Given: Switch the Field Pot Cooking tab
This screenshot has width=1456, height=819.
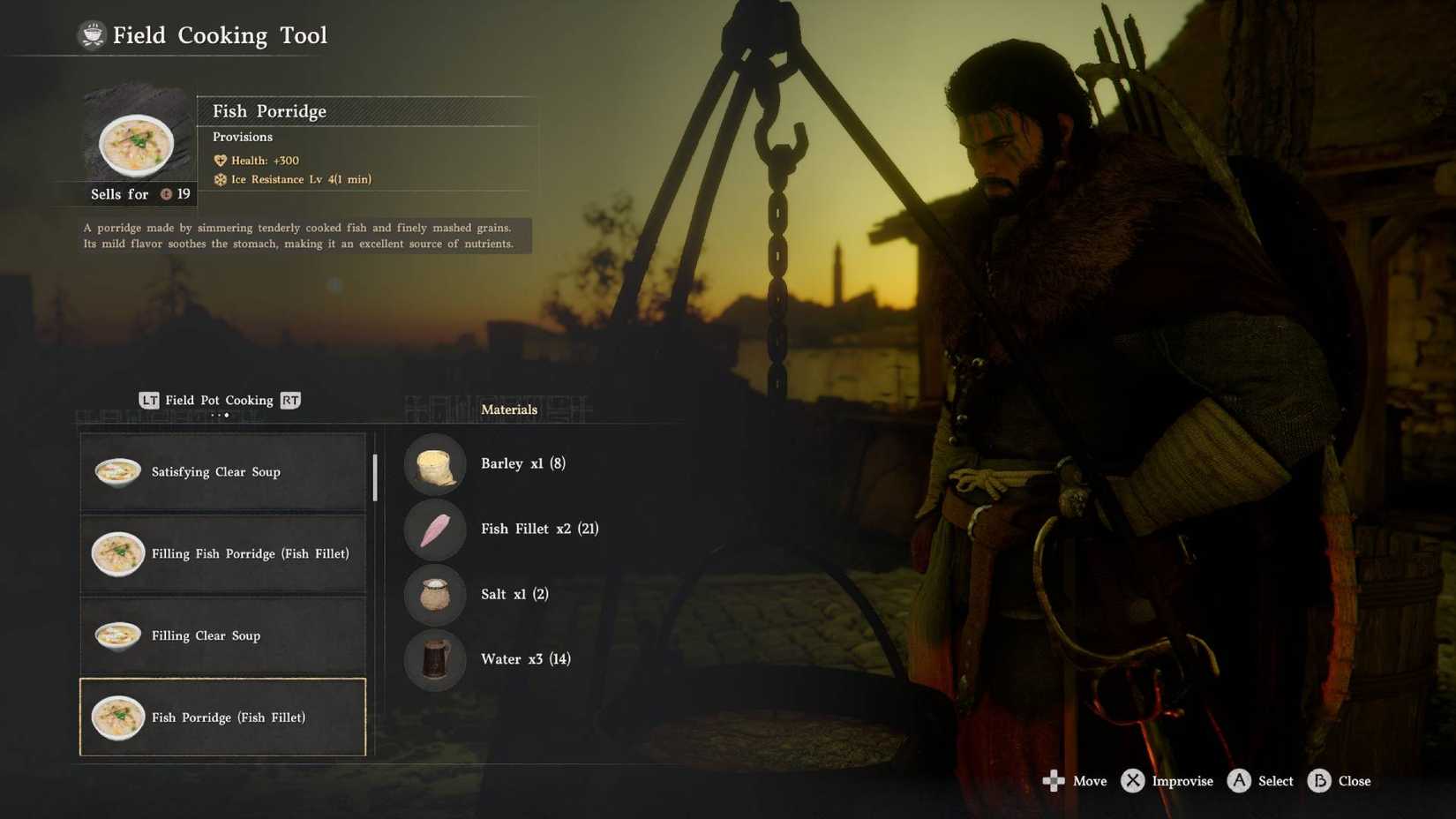Looking at the screenshot, I should point(220,401).
